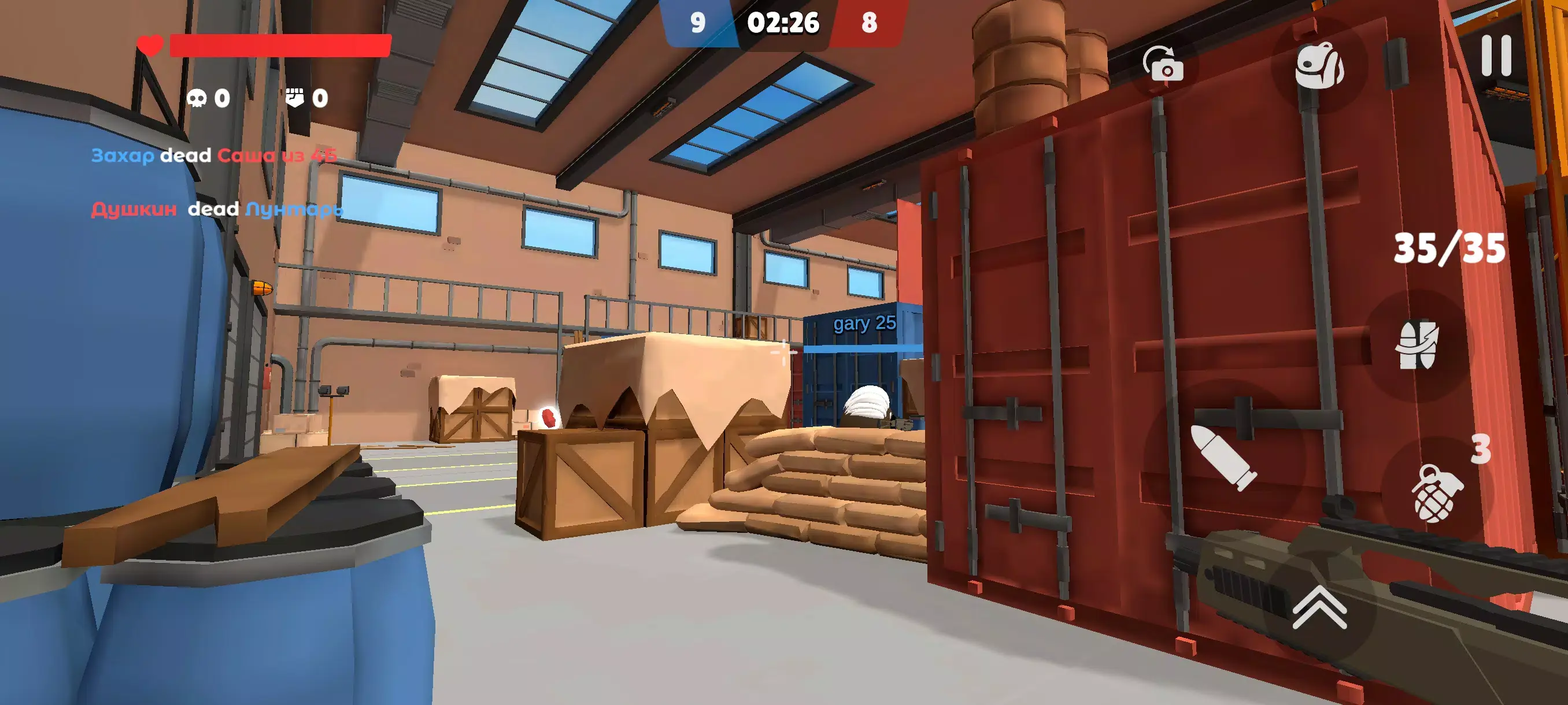Tap the heart icon beside the health bar
Image resolution: width=1568 pixels, height=705 pixels.
click(150, 45)
